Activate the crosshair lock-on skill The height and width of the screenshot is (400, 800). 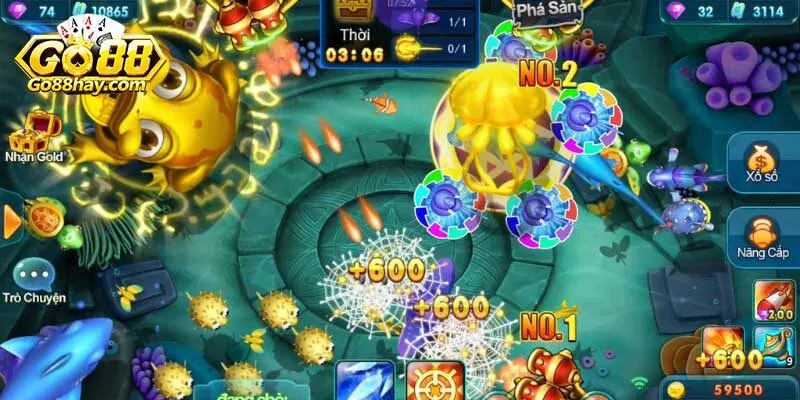[436, 384]
